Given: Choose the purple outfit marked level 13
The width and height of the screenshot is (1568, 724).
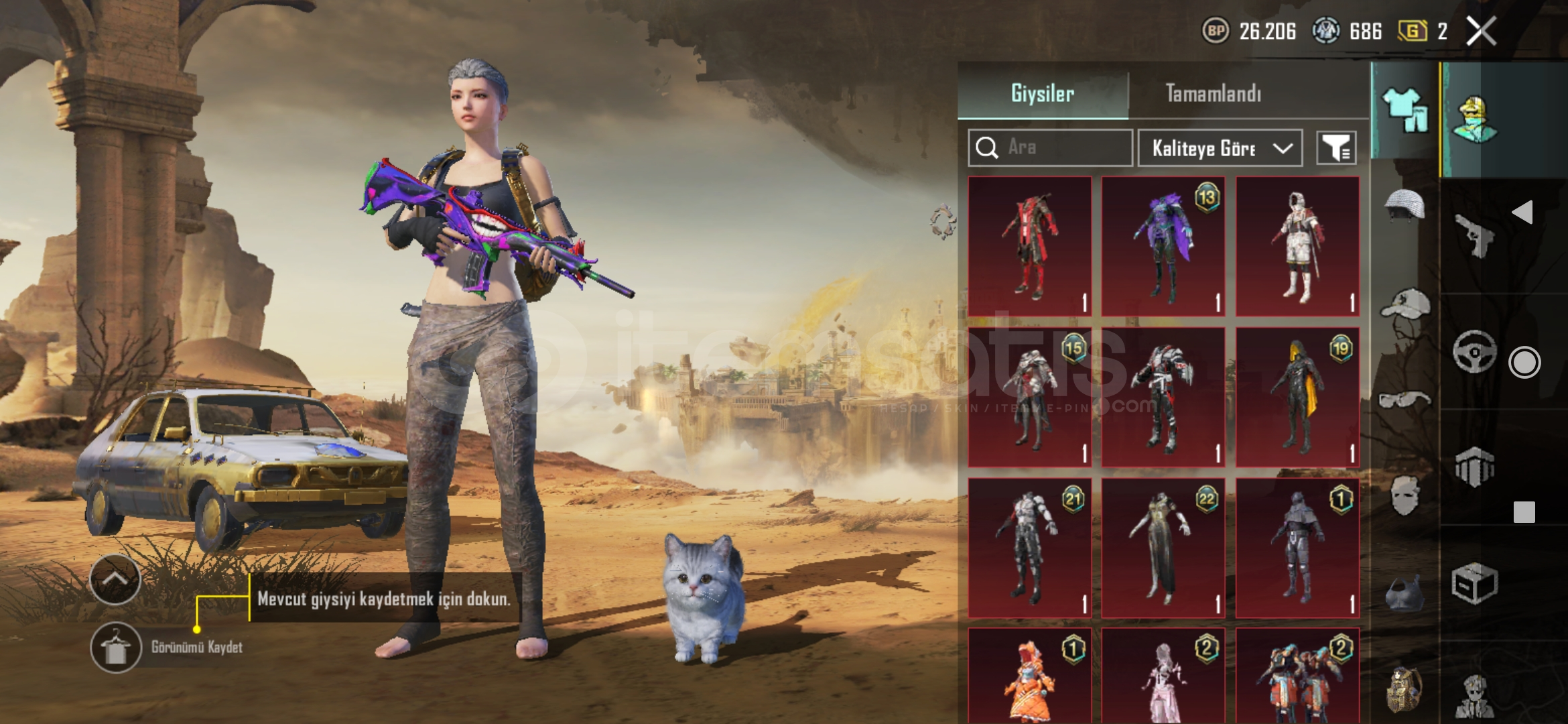Looking at the screenshot, I should pos(1164,246).
